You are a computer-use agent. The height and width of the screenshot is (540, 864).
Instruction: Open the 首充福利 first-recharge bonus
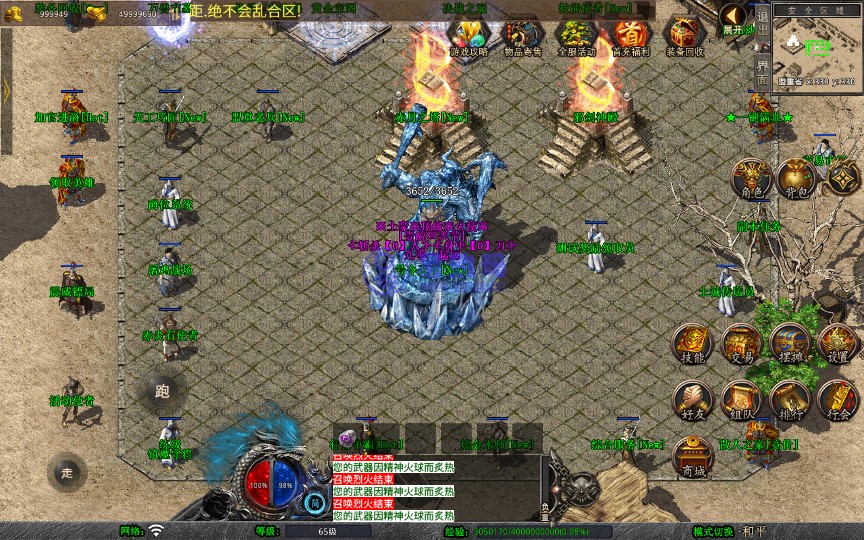630,38
